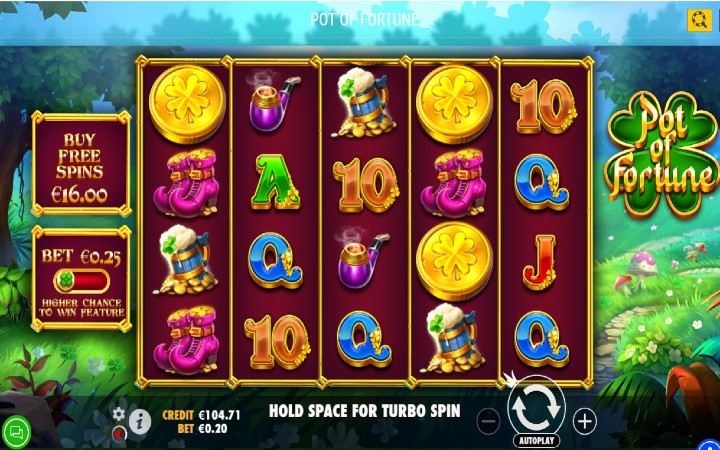
Task: Toggle the higher chance to win feature bet
Action: click(82, 282)
